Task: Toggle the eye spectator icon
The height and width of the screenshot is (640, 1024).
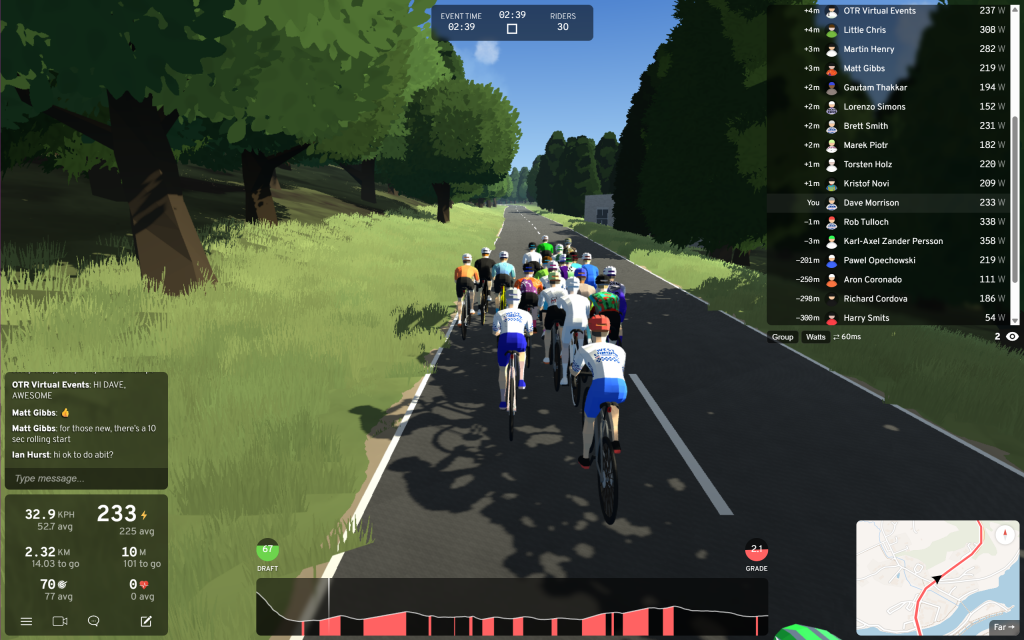Action: [x=1012, y=337]
